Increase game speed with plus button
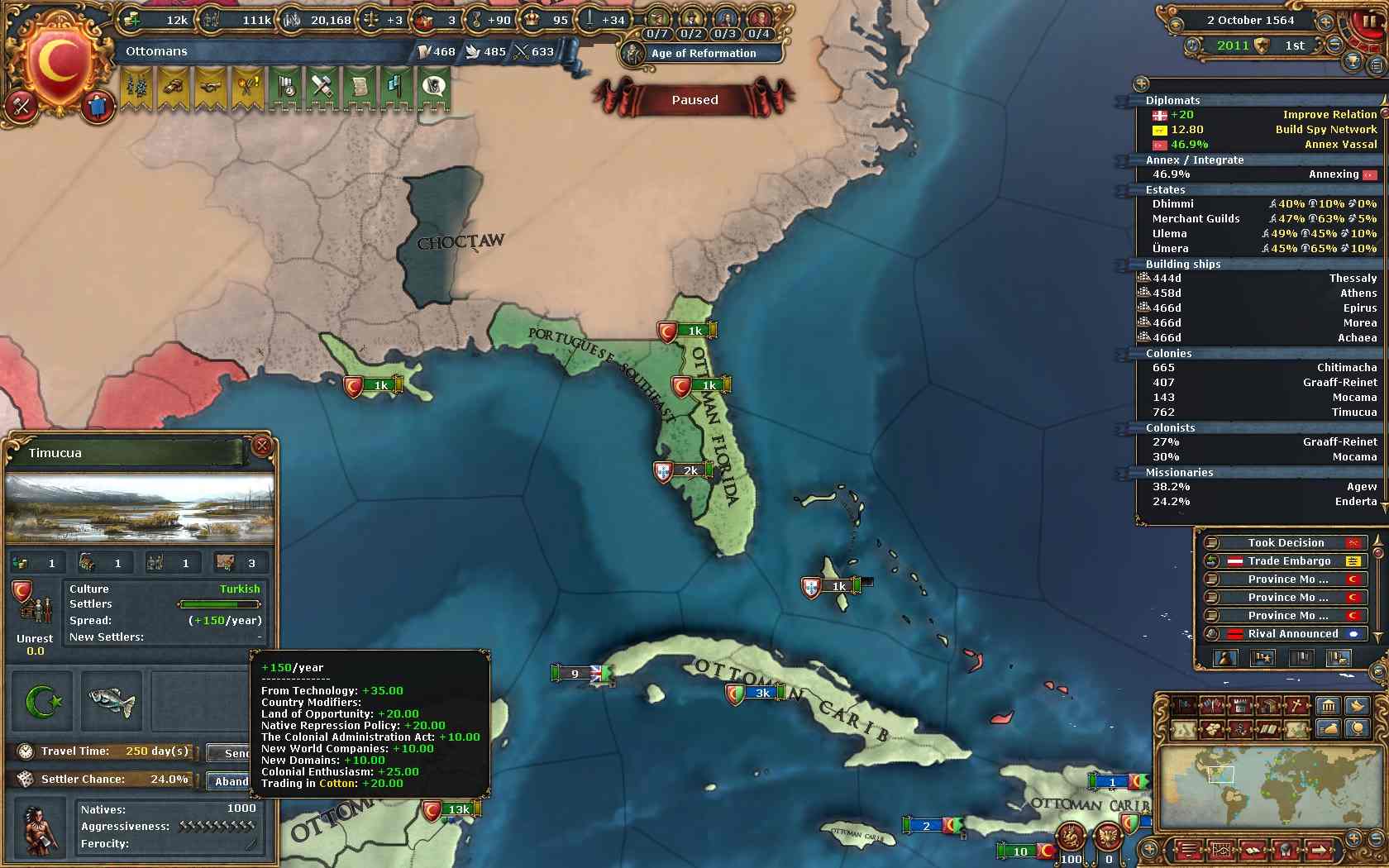The image size is (1389, 868). [1325, 21]
